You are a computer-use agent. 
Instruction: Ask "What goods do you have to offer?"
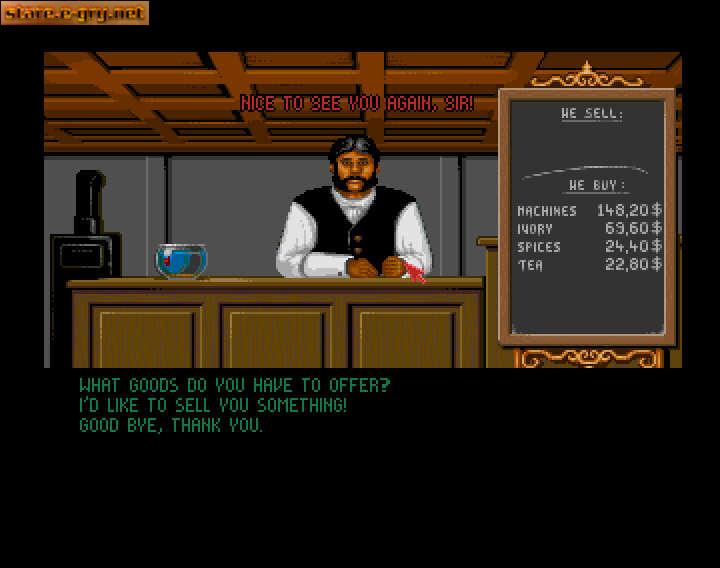(x=234, y=385)
